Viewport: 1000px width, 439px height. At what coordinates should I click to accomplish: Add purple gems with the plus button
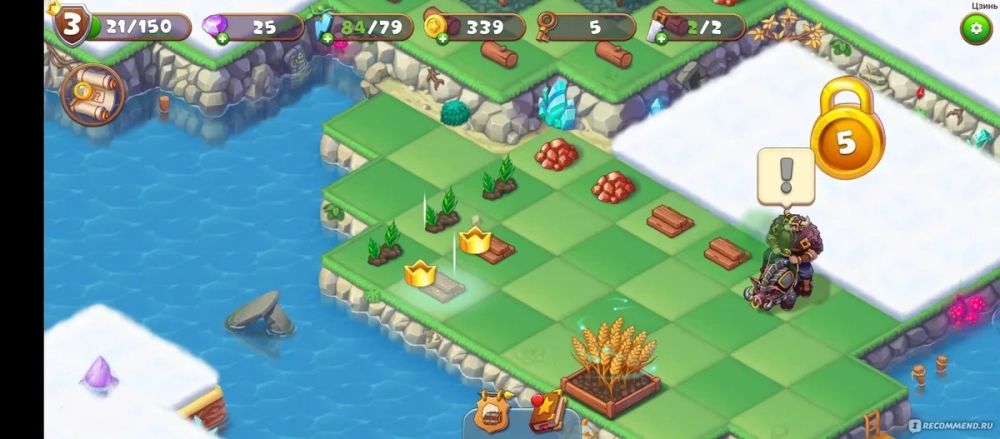(221, 39)
